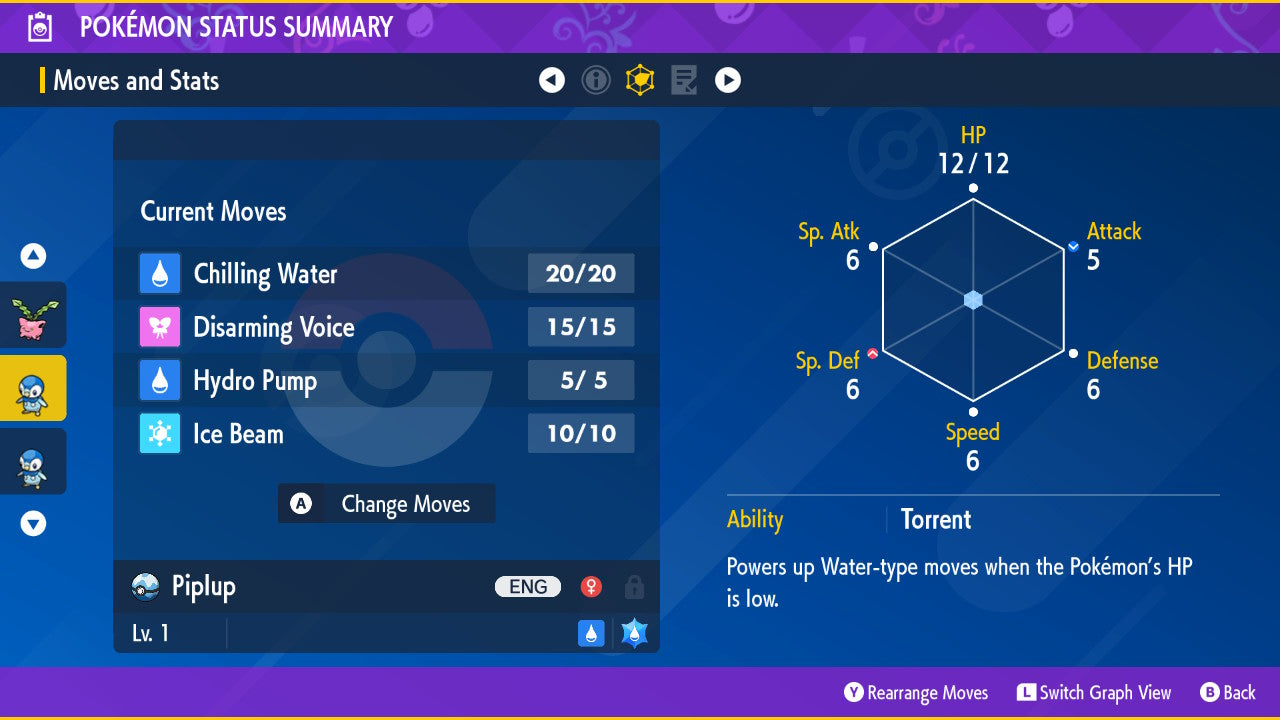Select the Hydro Pump move
1280x720 pixels.
386,381
